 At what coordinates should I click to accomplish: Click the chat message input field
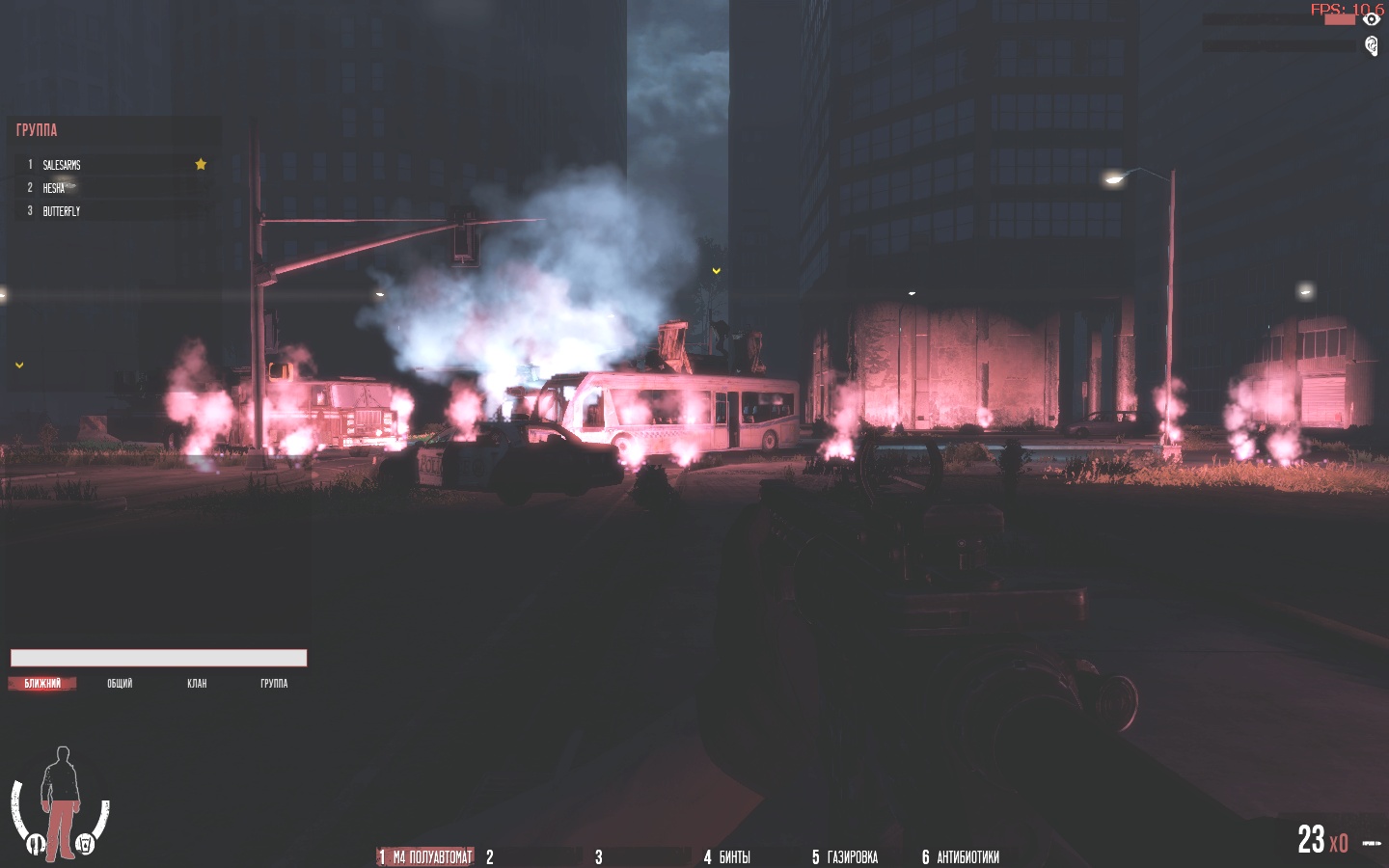coord(158,658)
